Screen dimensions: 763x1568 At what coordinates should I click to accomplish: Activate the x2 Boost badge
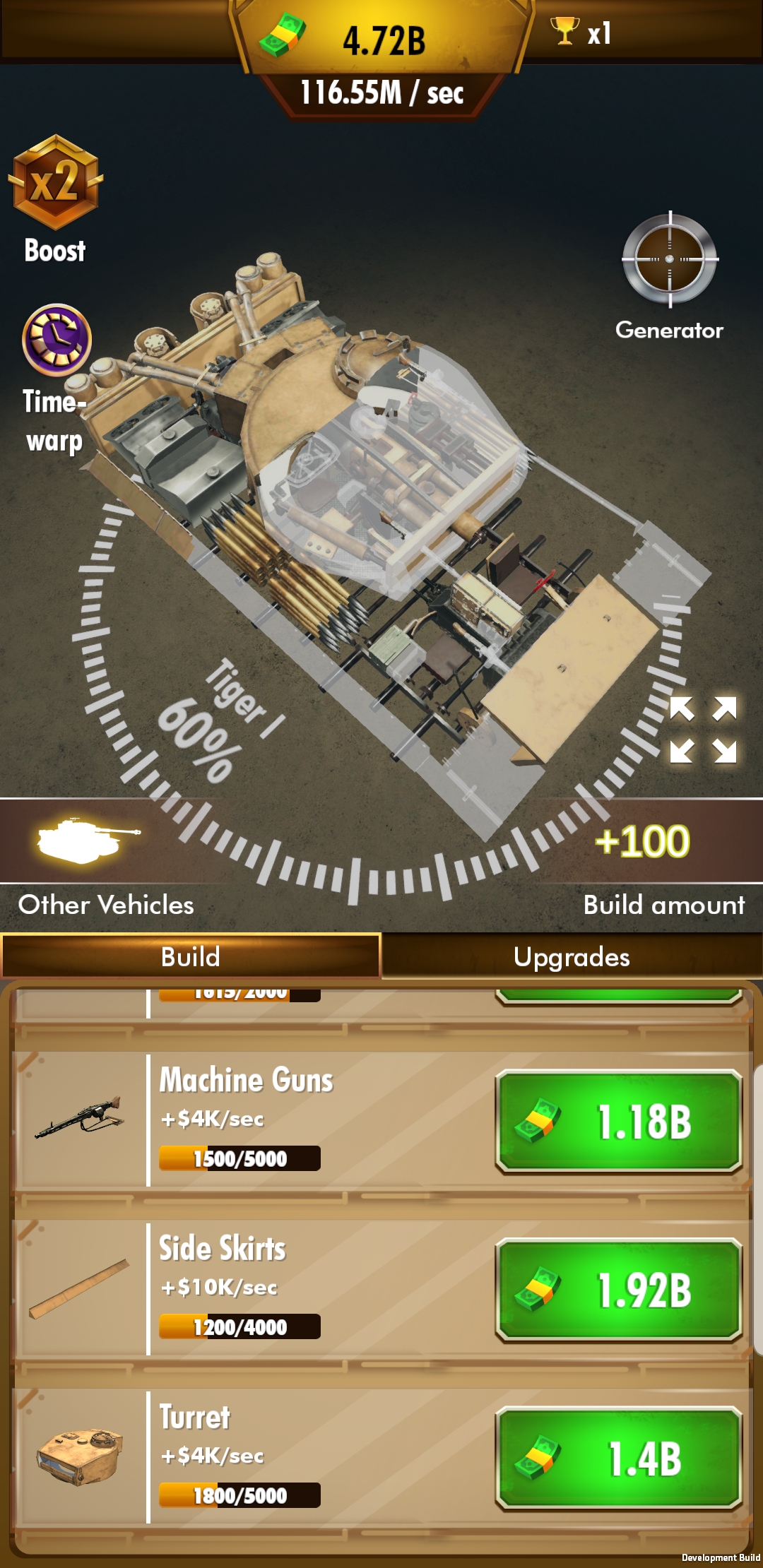[55, 182]
